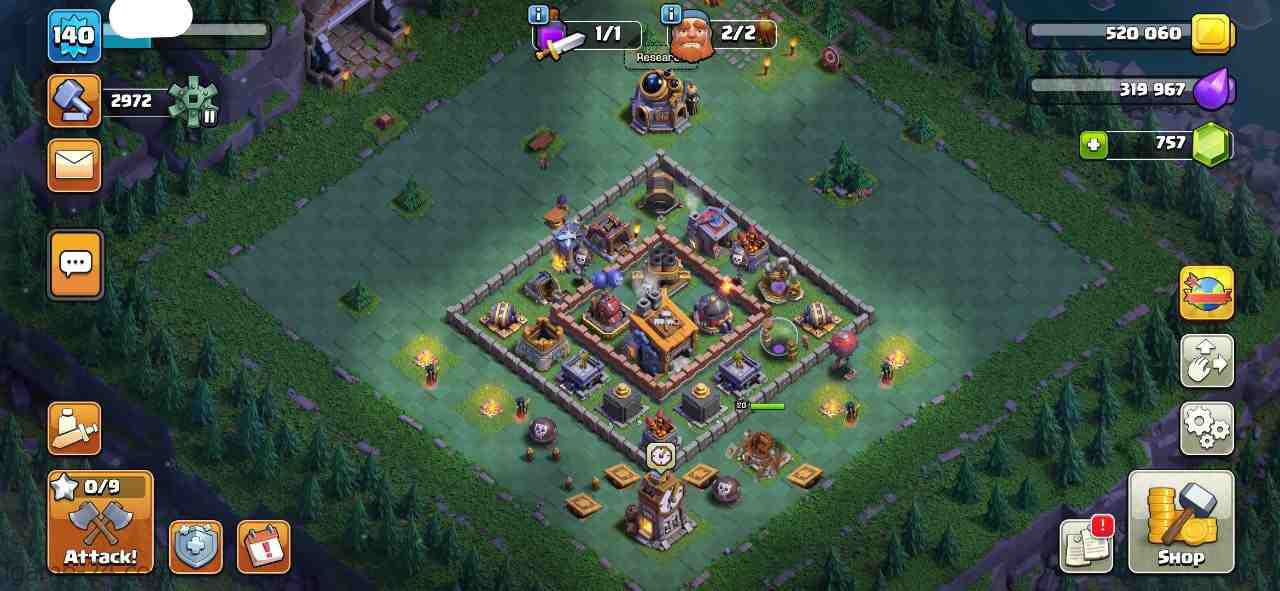Click the green plus to buy gems
The width and height of the screenshot is (1280, 591).
[x=1093, y=145]
